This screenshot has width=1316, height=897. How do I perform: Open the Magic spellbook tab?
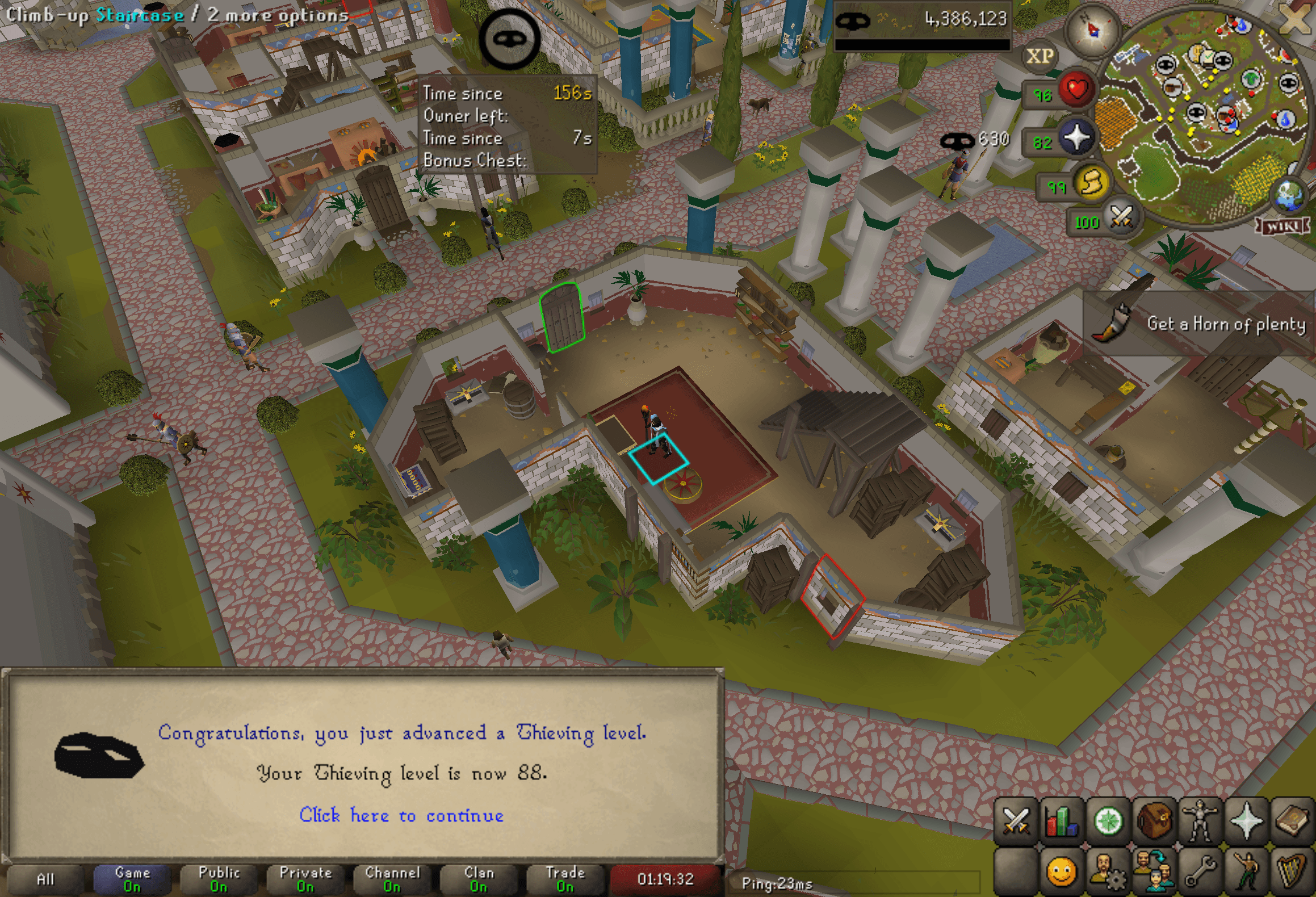click(x=1294, y=818)
